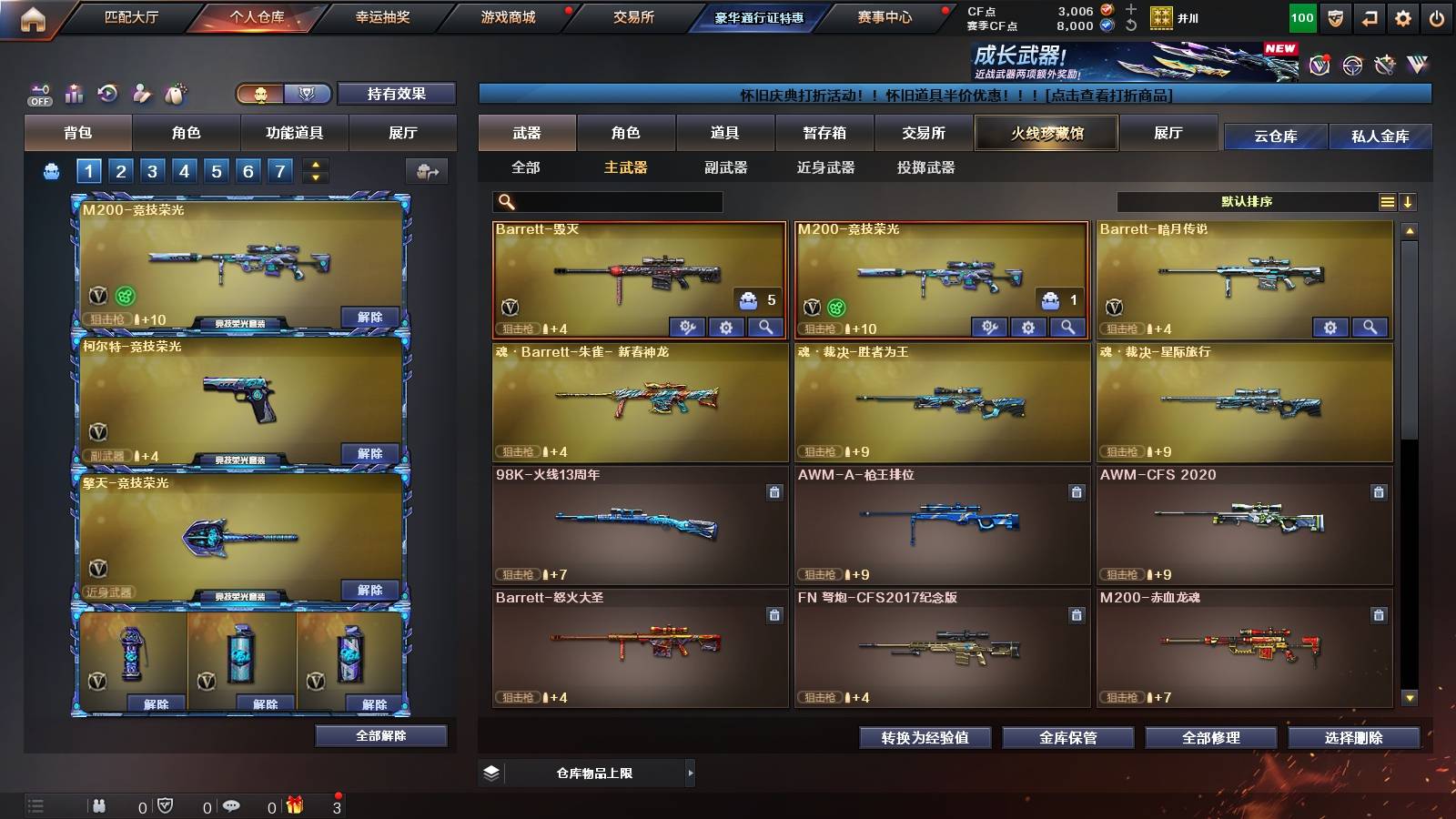Click the 金库保管 button at the bottom
This screenshot has height=819, width=1456.
(x=1069, y=738)
